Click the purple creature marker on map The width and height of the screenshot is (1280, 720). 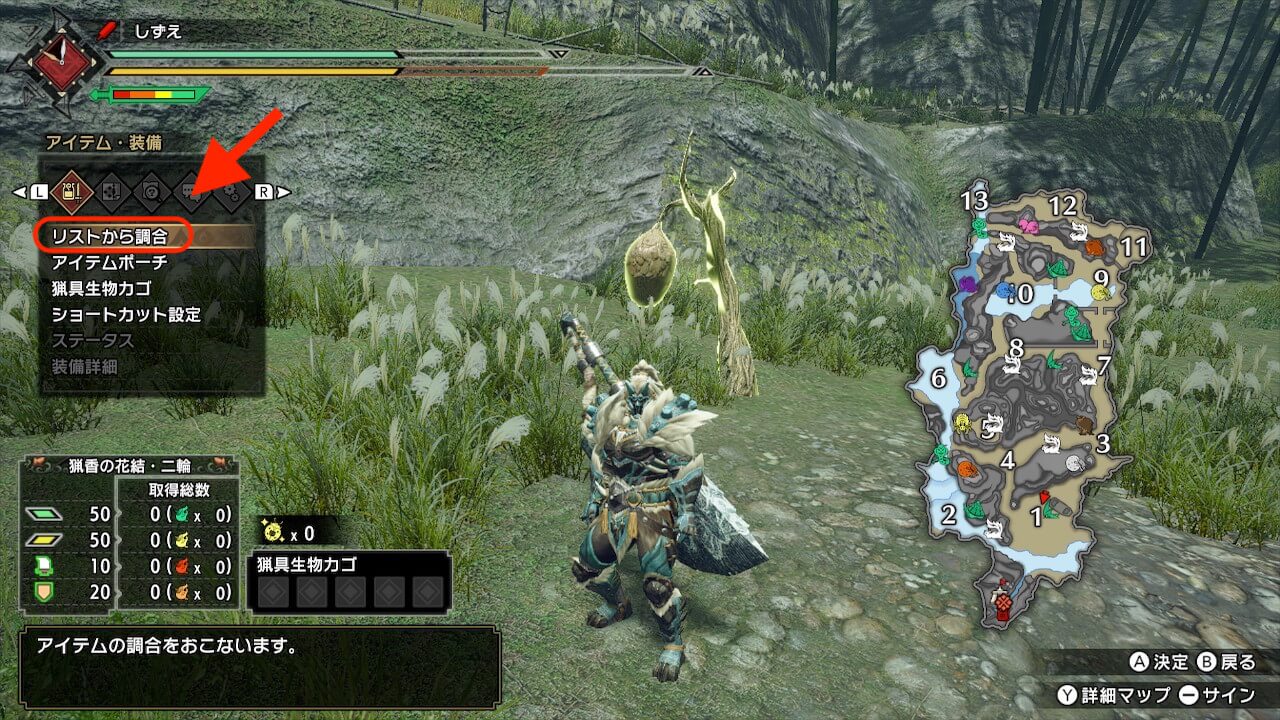click(968, 284)
